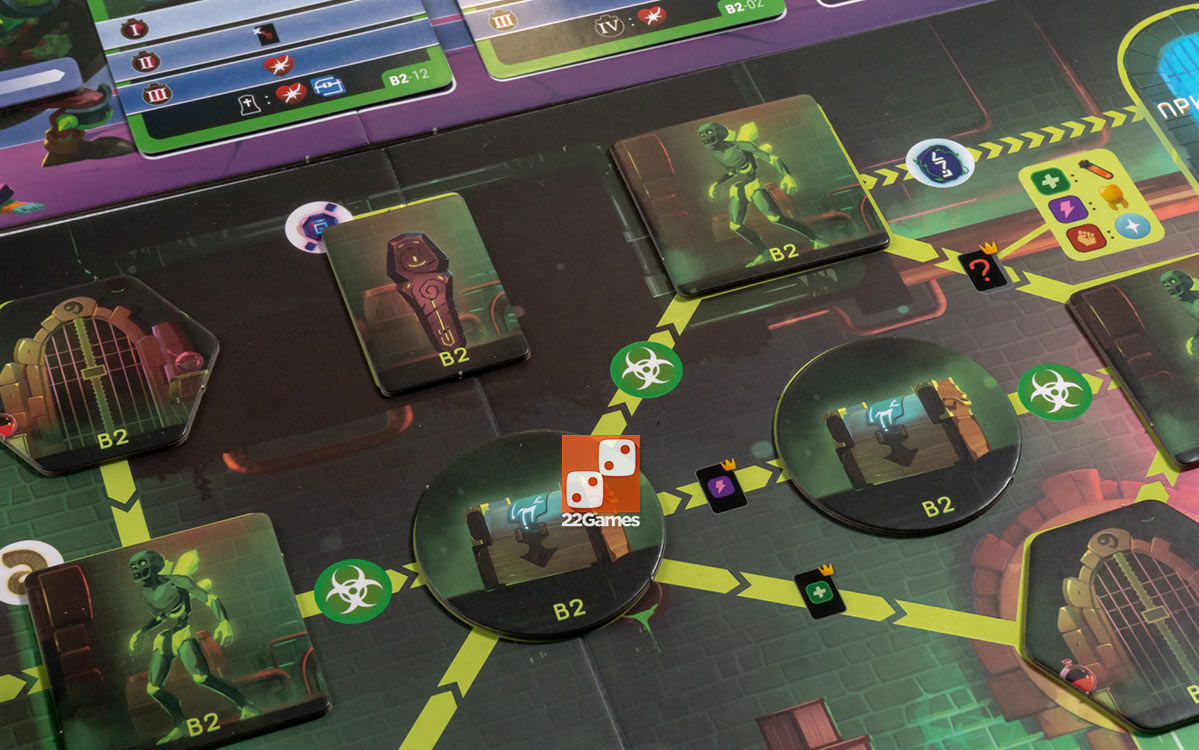Click the red question mark token

(x=982, y=270)
